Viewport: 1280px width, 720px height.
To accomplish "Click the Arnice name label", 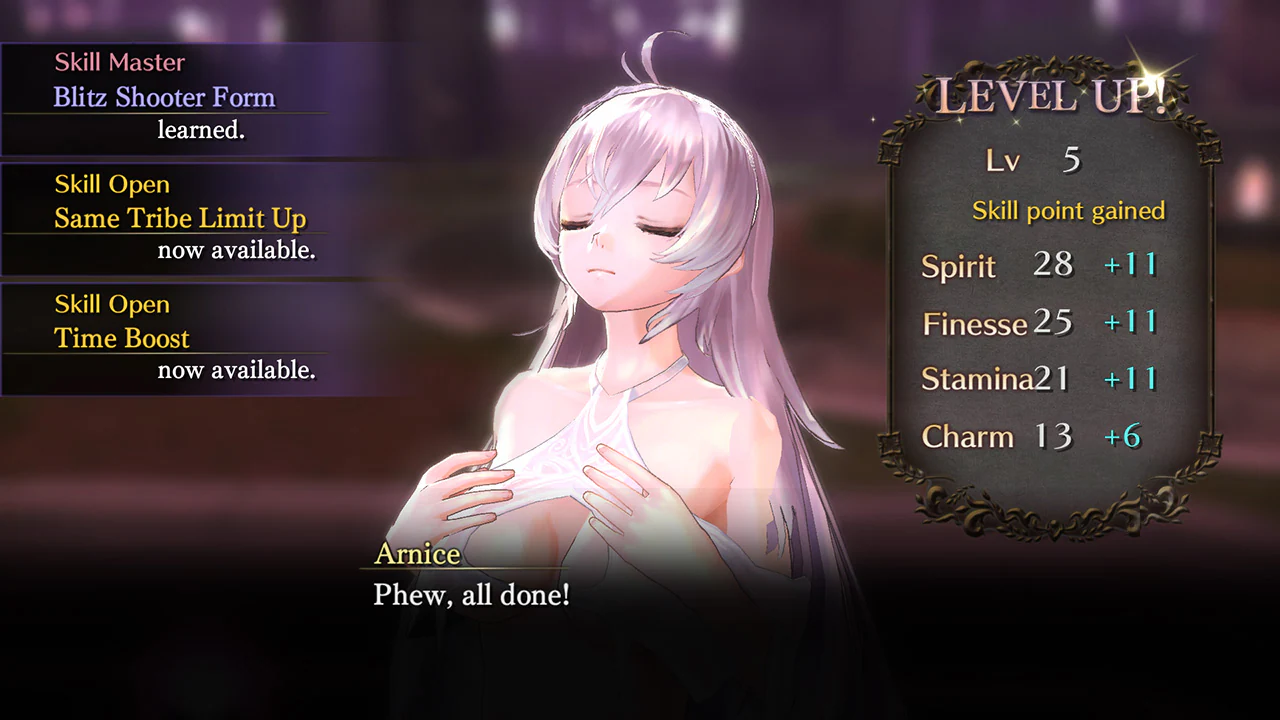I will pos(416,554).
